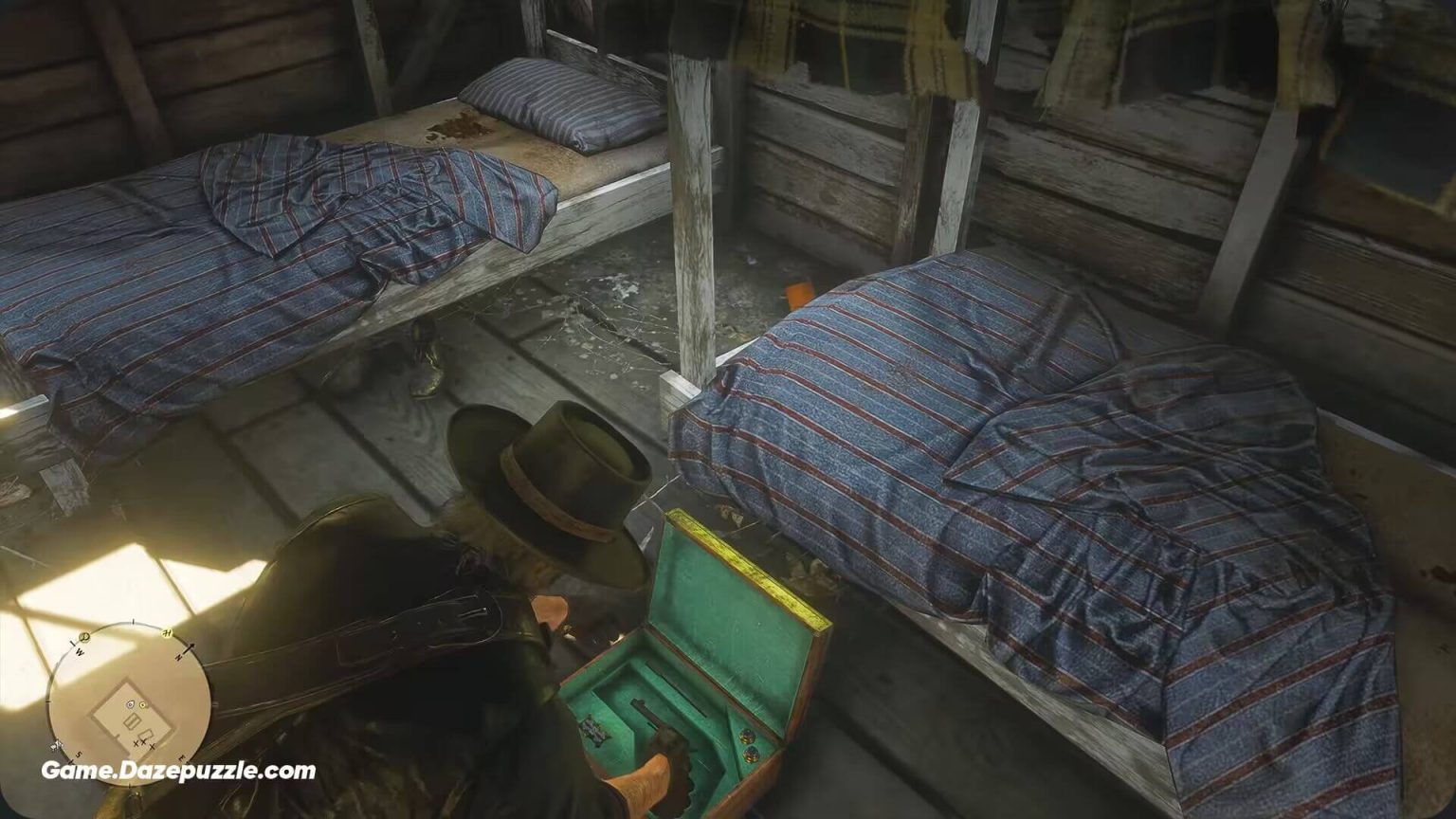This screenshot has width=1456, height=819.
Task: Click the yellow H marker on the minimap
Action: [x=167, y=631]
